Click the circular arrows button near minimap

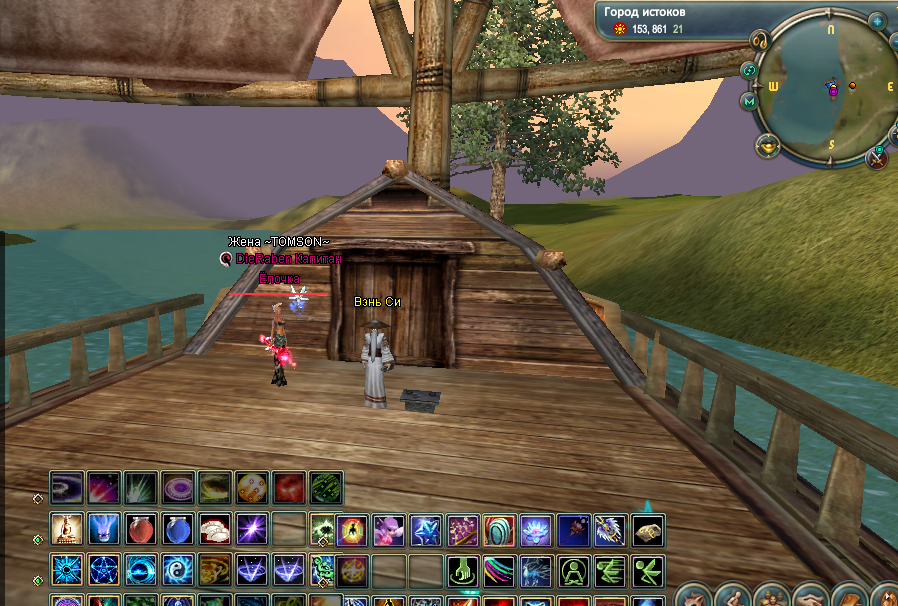pyautogui.click(x=749, y=70)
